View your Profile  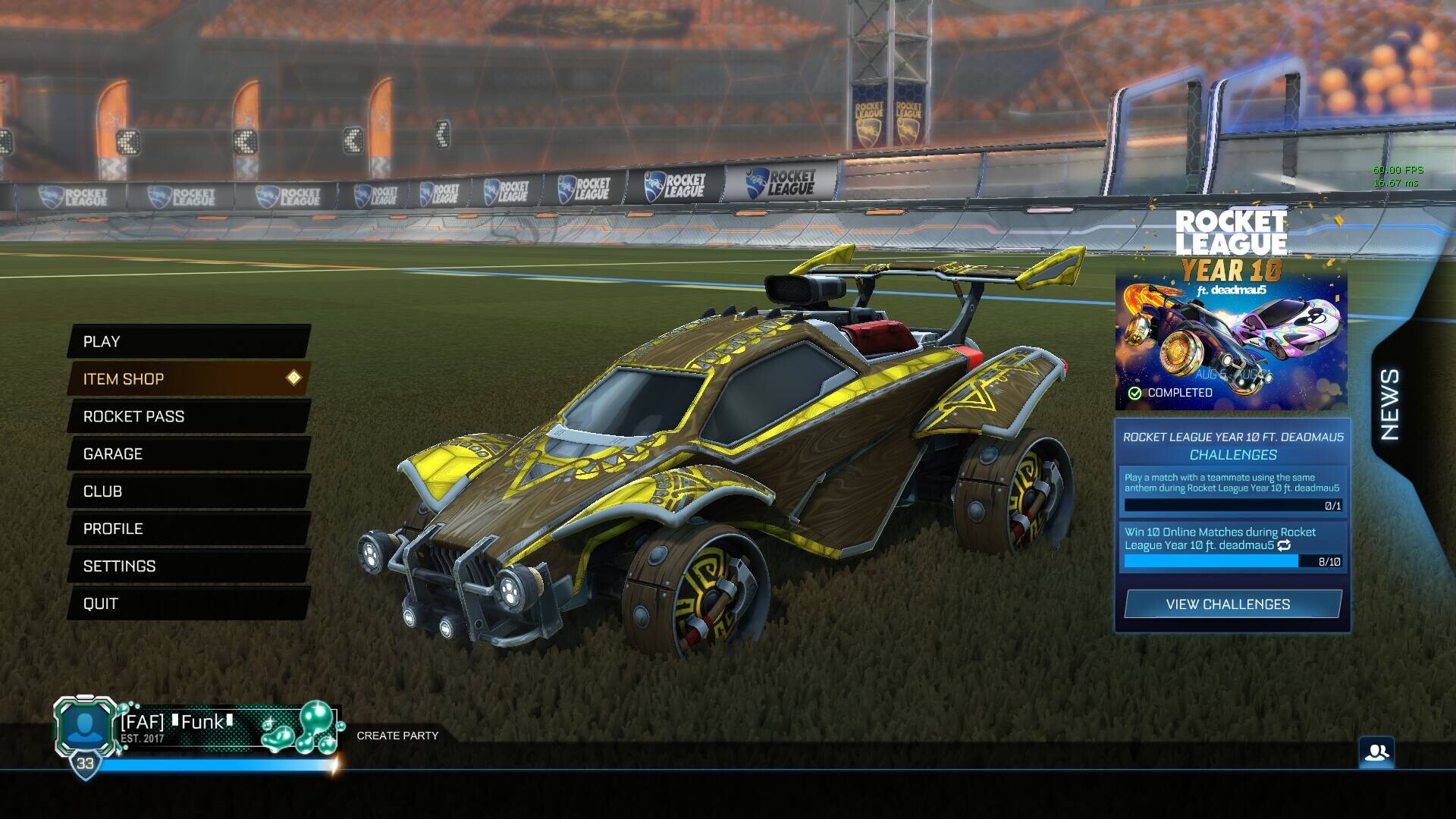coord(188,529)
